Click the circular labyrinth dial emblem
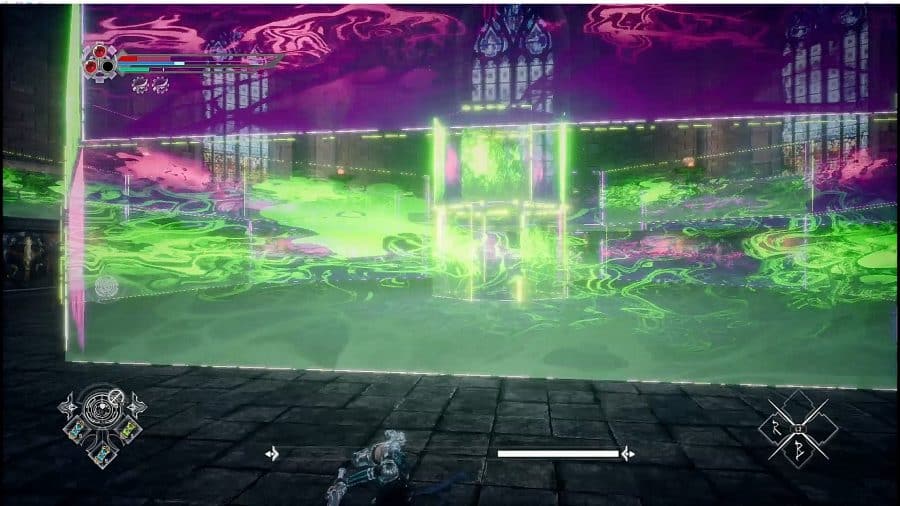This screenshot has height=506, width=900. pos(100,407)
